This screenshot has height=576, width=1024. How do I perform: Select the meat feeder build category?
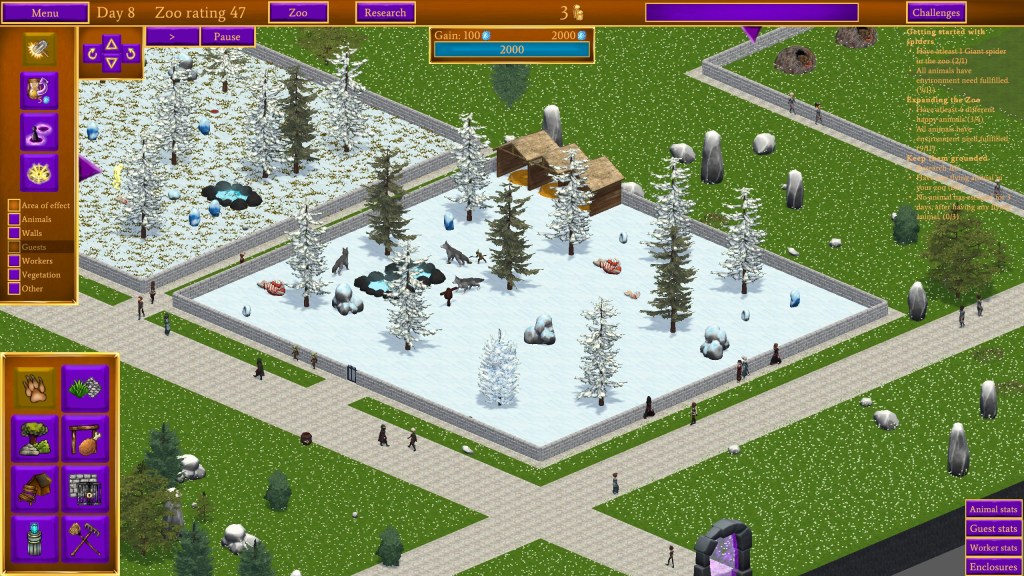(86, 438)
